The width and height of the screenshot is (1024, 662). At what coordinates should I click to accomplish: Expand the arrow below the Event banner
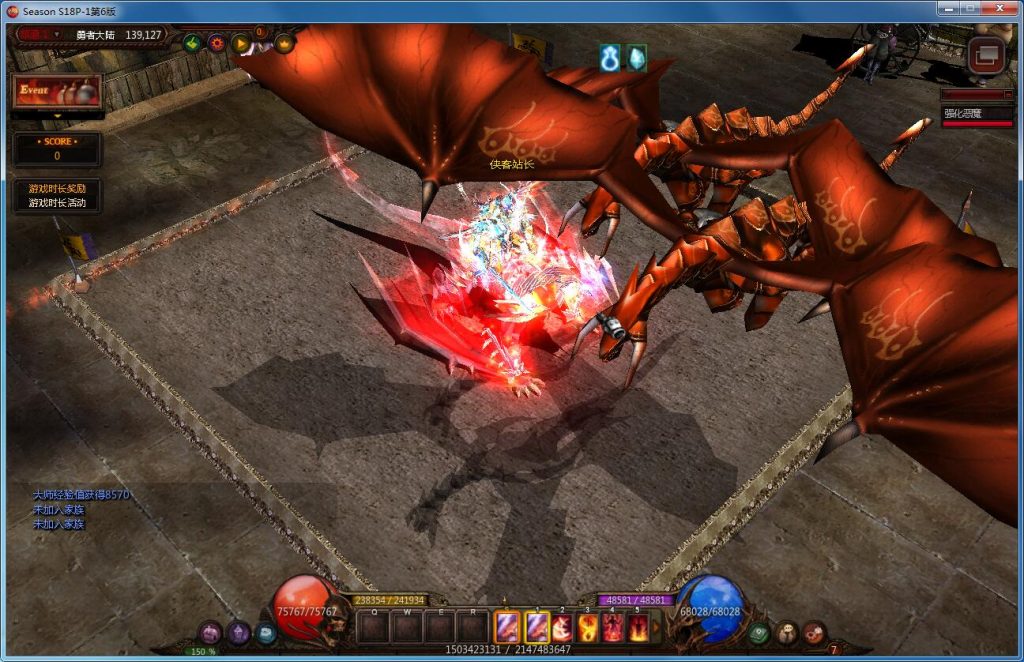(57, 116)
